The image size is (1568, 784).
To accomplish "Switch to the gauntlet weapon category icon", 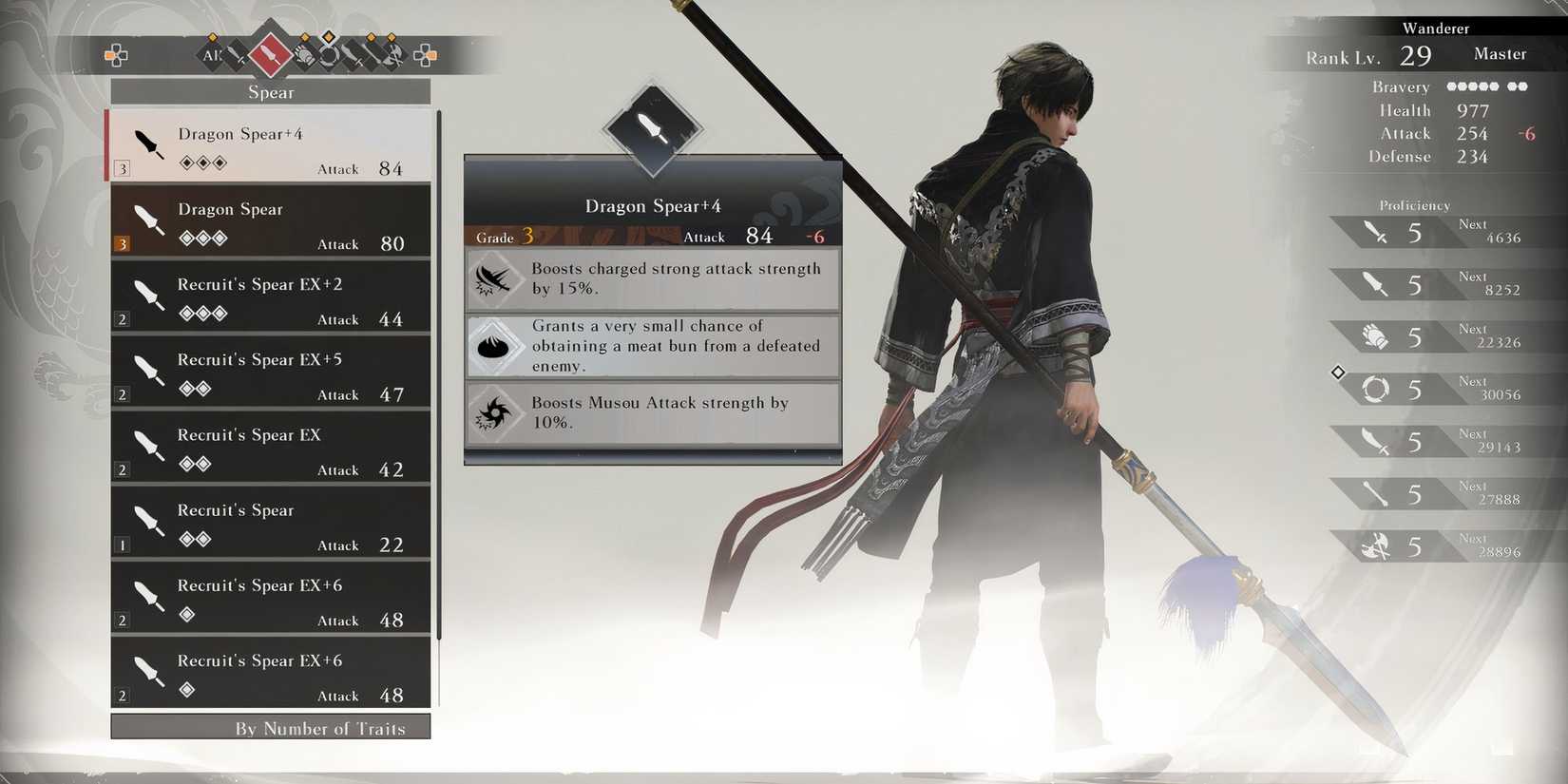I will point(304,56).
